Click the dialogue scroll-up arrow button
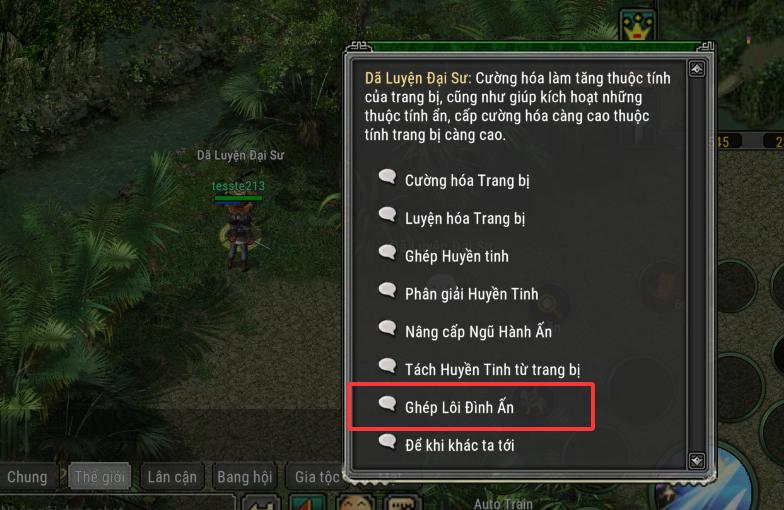 696,69
